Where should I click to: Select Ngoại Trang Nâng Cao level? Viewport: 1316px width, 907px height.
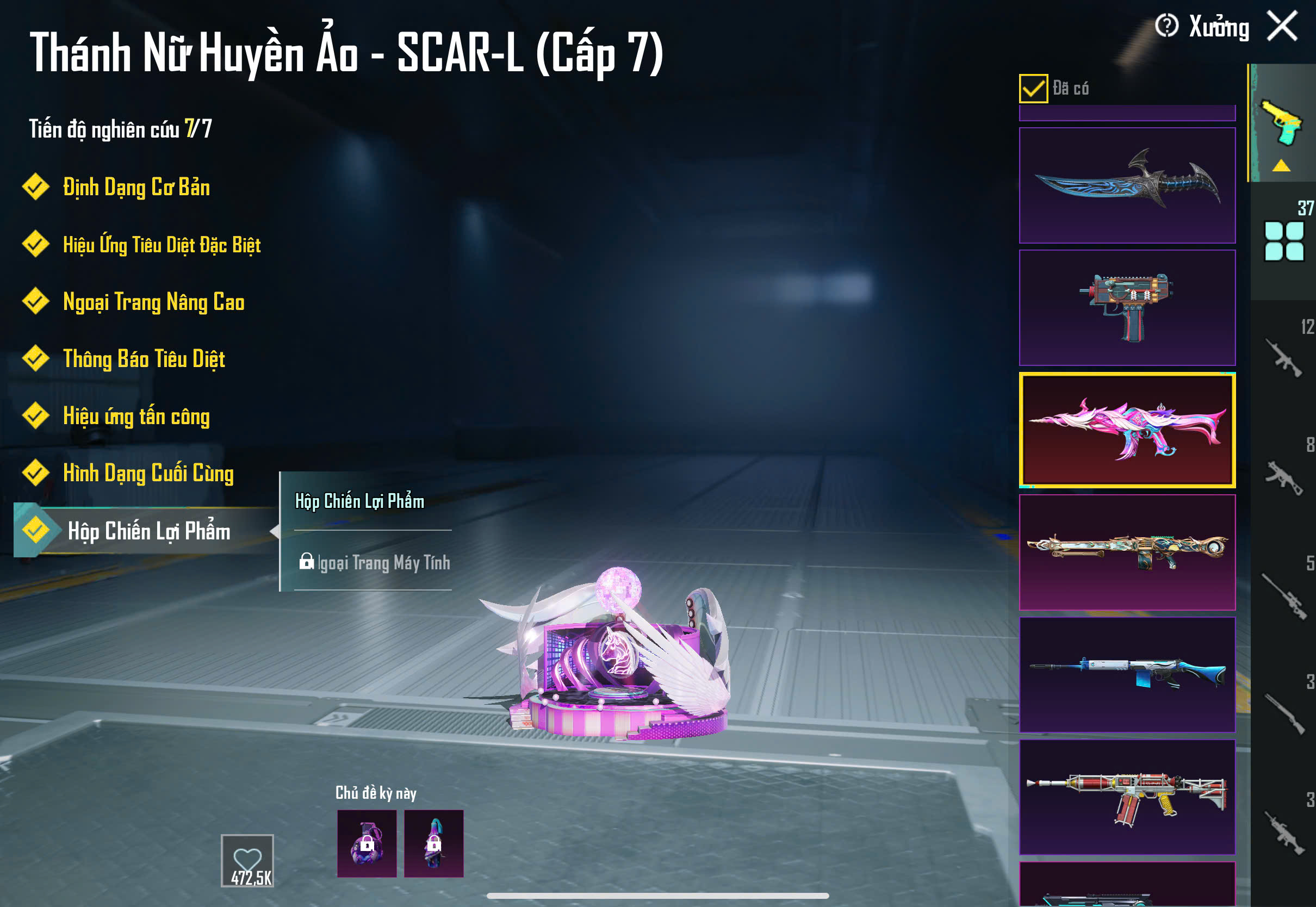tap(153, 302)
